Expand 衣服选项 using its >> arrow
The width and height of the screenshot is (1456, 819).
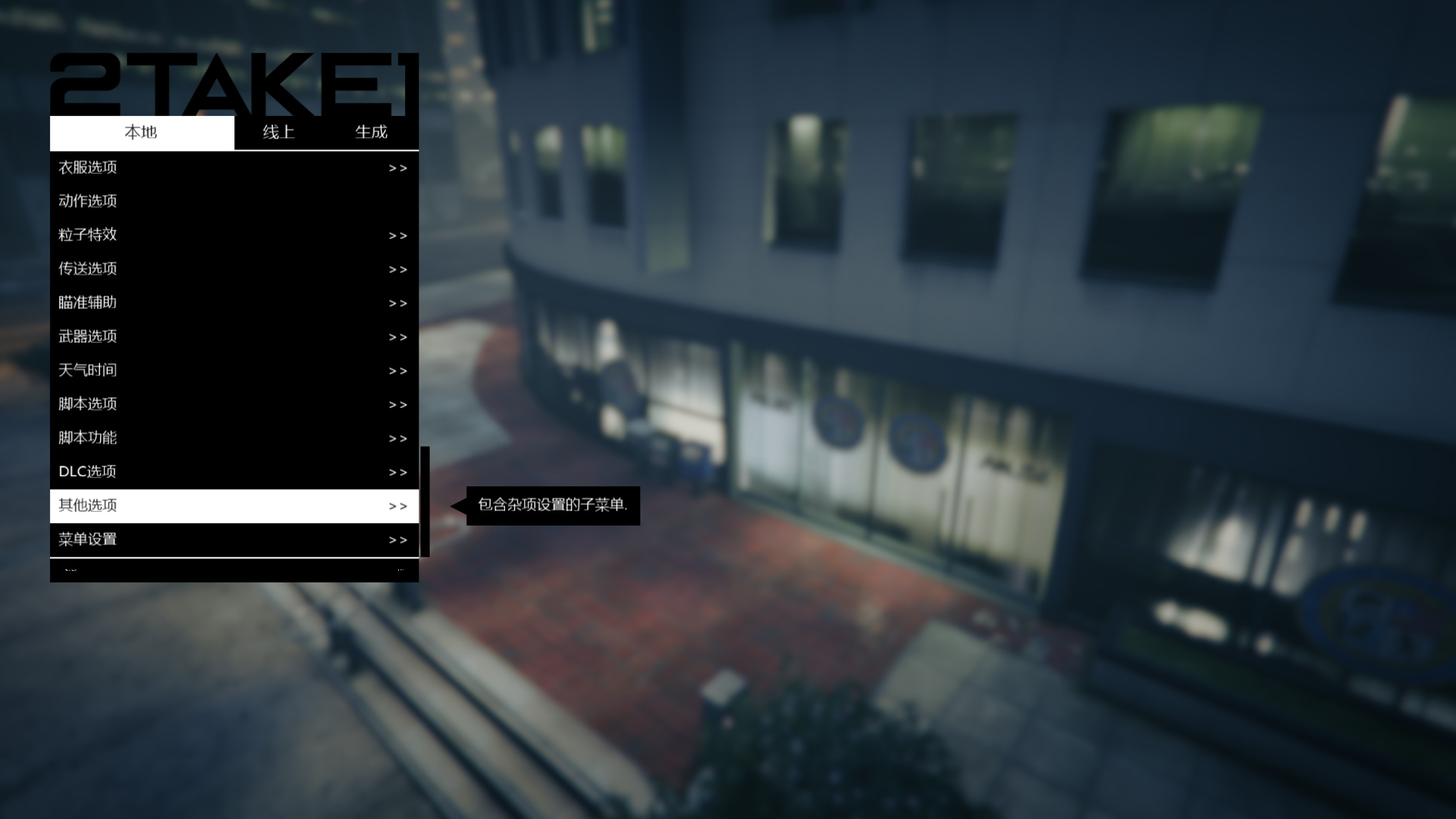click(397, 168)
